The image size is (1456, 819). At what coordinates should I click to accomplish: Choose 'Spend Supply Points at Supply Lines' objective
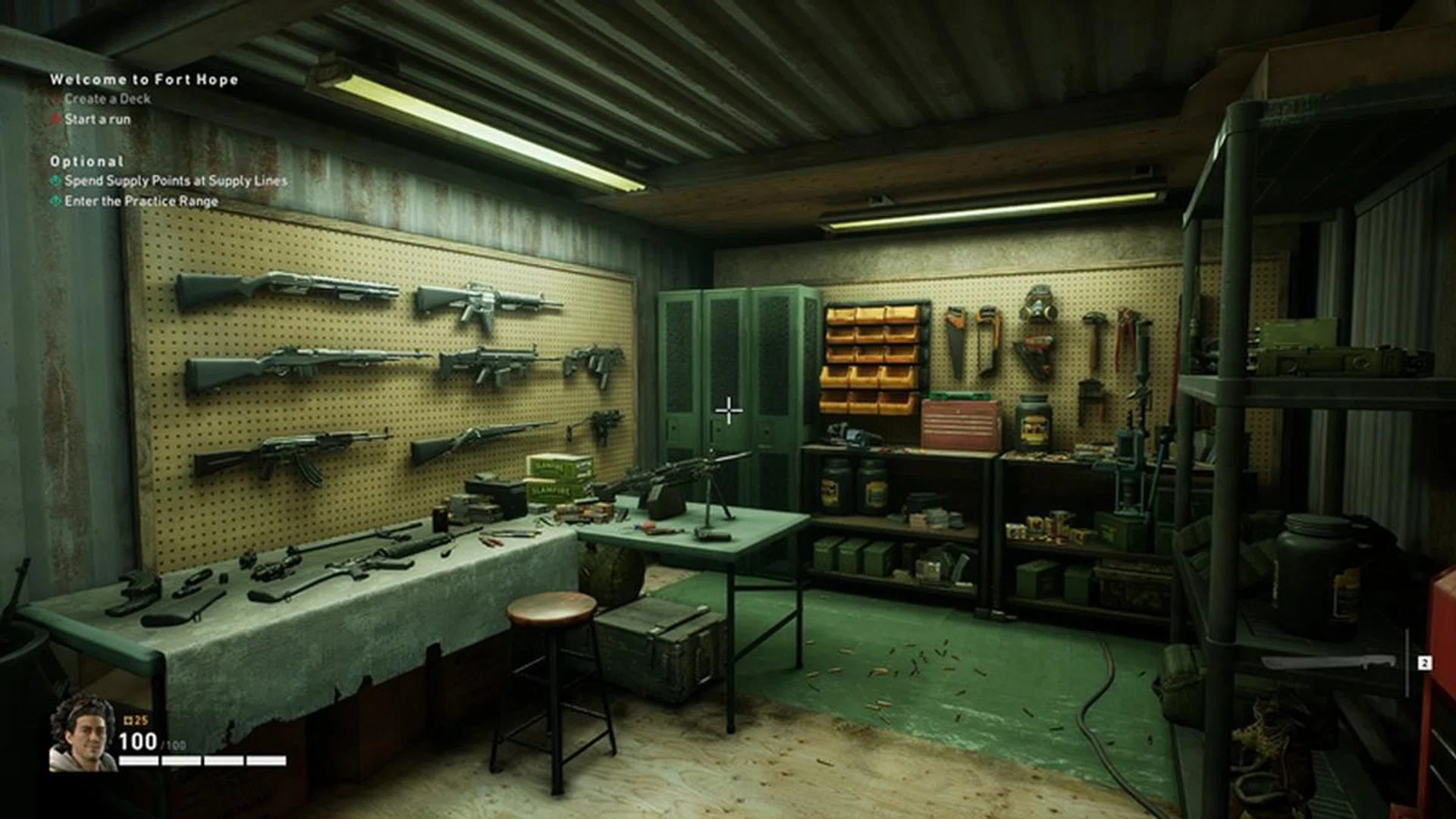click(x=175, y=180)
